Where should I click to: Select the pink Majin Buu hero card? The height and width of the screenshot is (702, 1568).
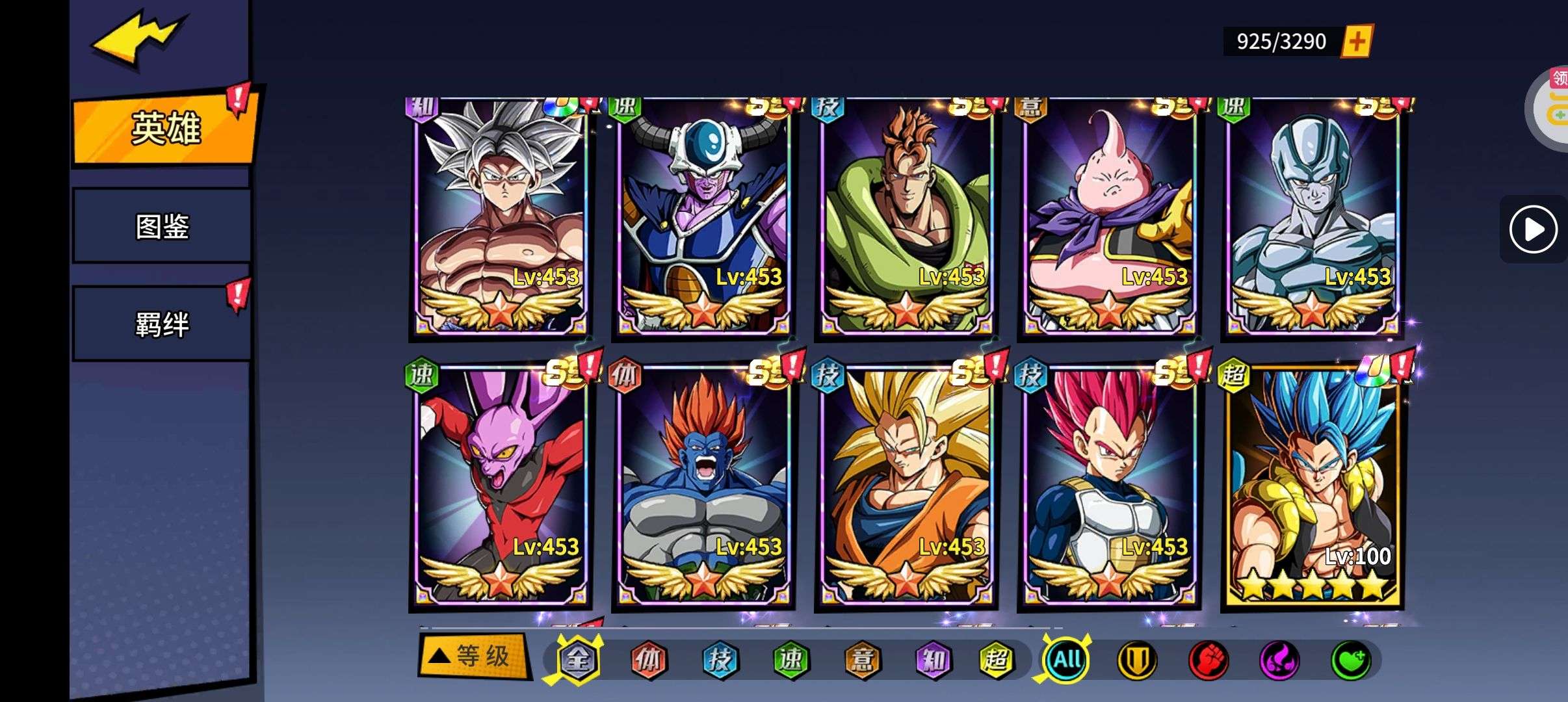tap(1109, 218)
